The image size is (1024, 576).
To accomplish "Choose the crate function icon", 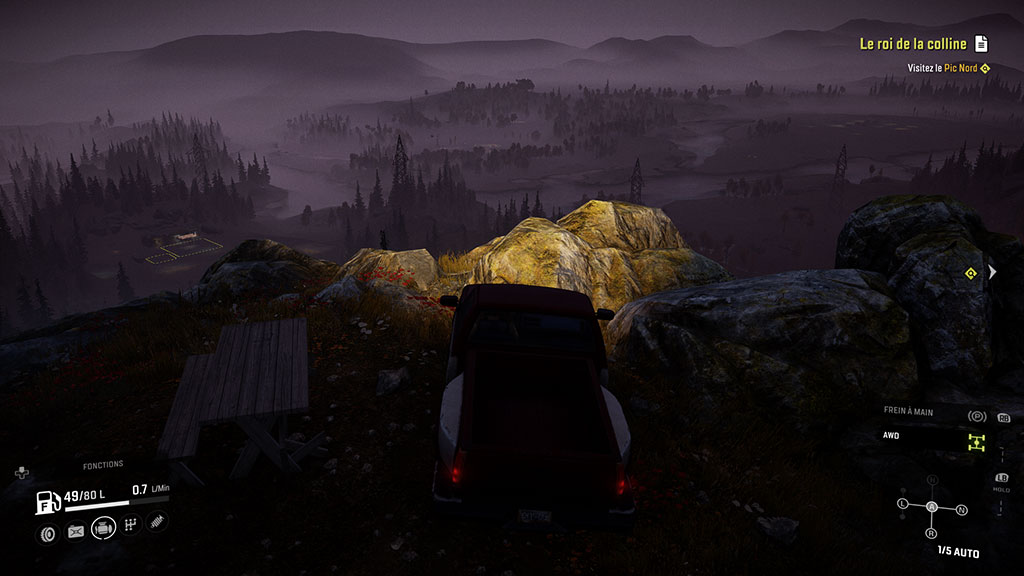I will pyautogui.click(x=76, y=532).
